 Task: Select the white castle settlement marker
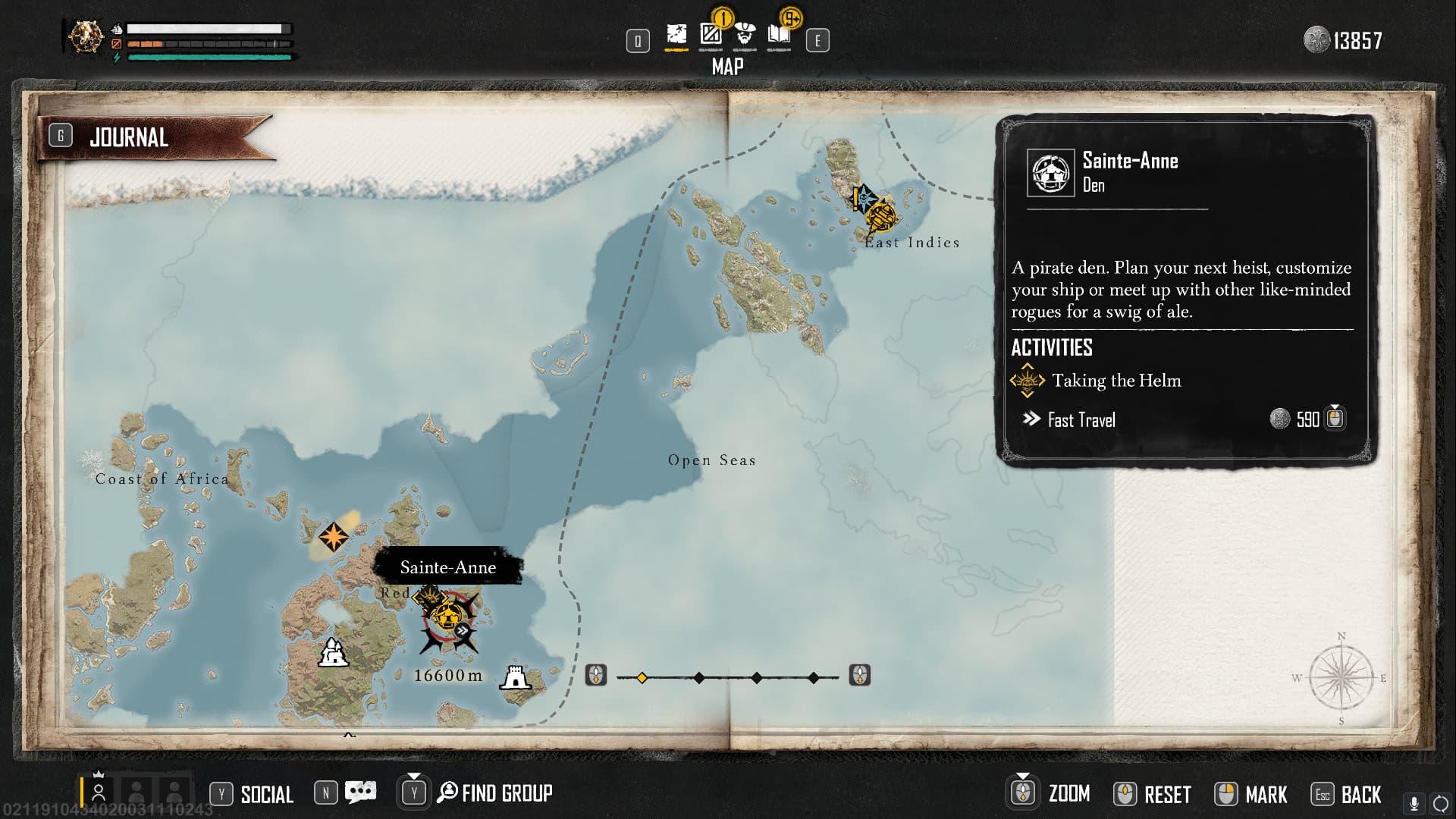pos(332,652)
